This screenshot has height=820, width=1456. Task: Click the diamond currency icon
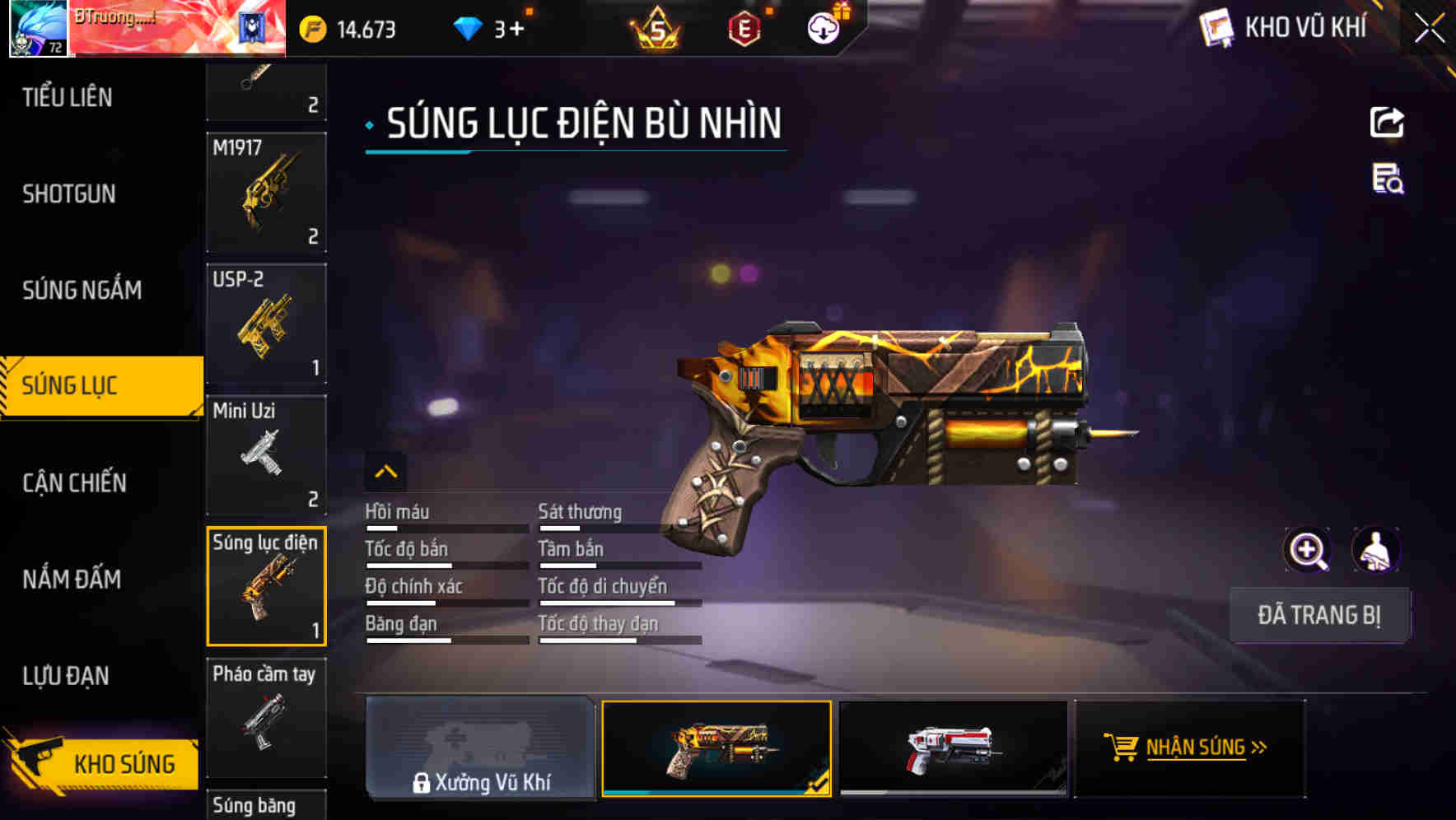[x=468, y=26]
